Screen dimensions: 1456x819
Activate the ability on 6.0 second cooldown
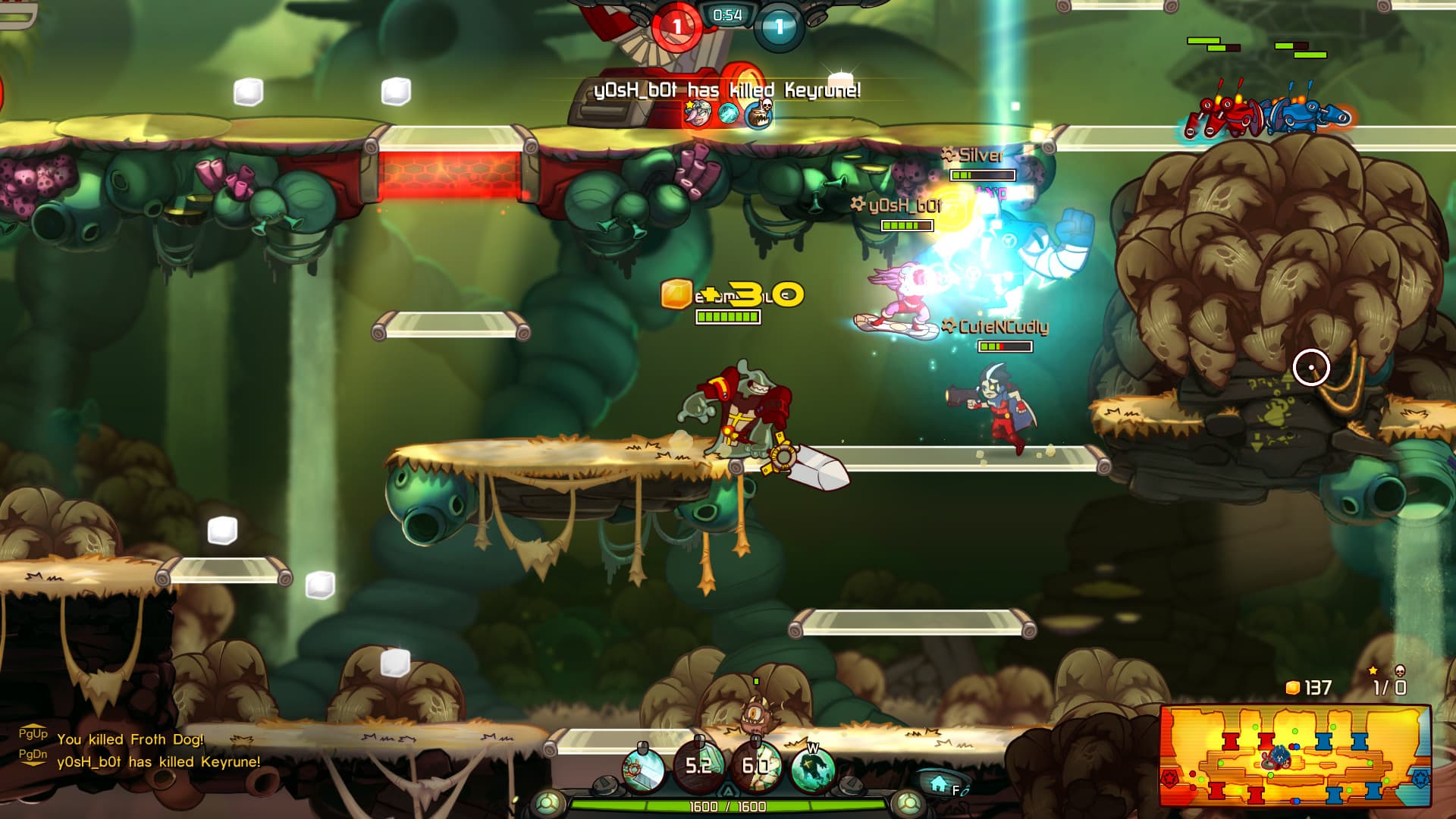pyautogui.click(x=755, y=766)
